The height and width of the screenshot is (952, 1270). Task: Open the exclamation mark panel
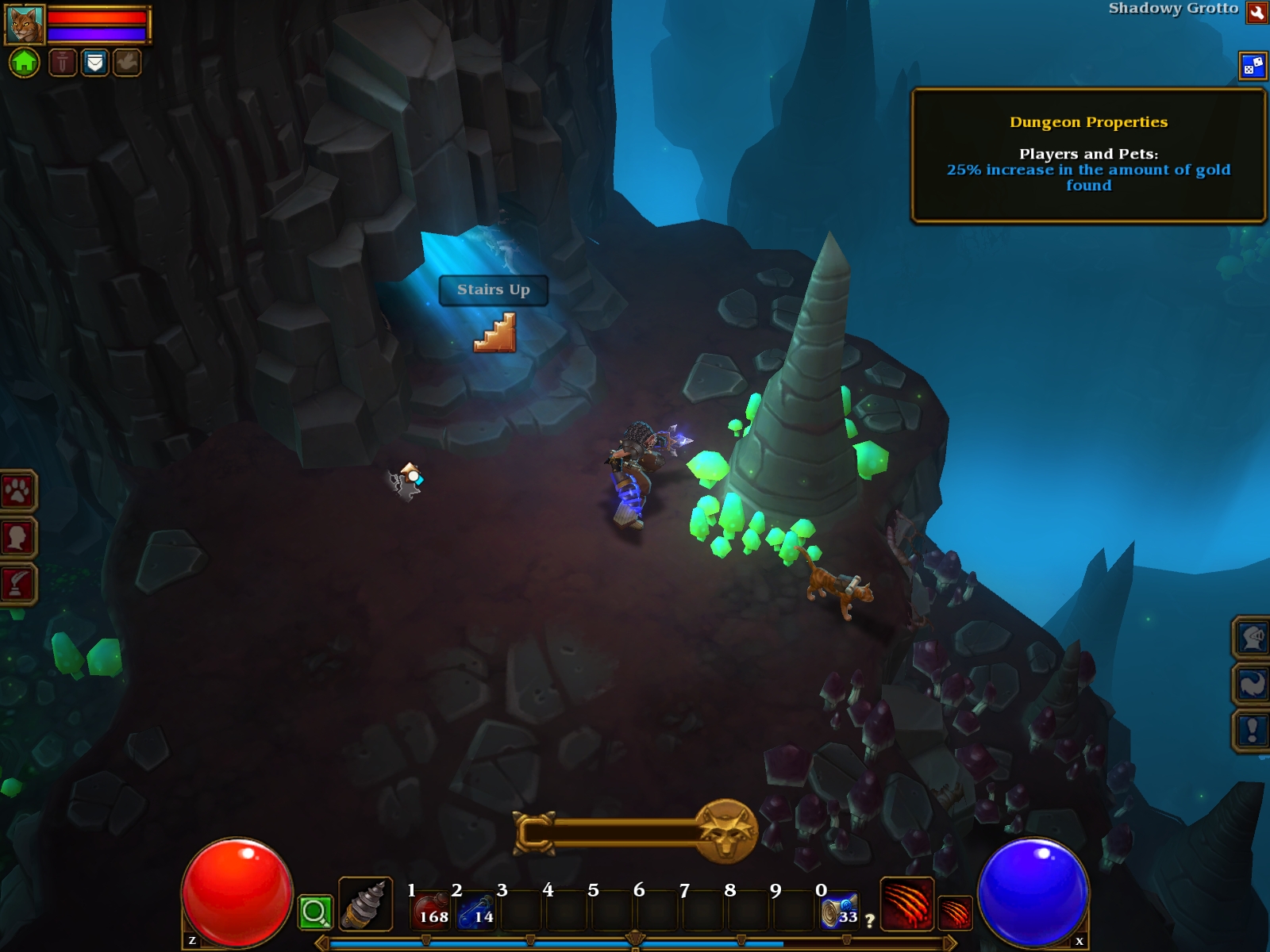click(1252, 730)
